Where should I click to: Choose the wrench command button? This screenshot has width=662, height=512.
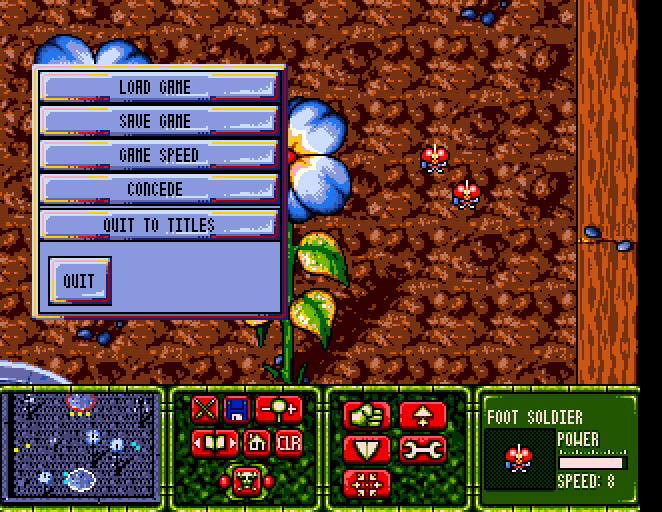(x=422, y=448)
